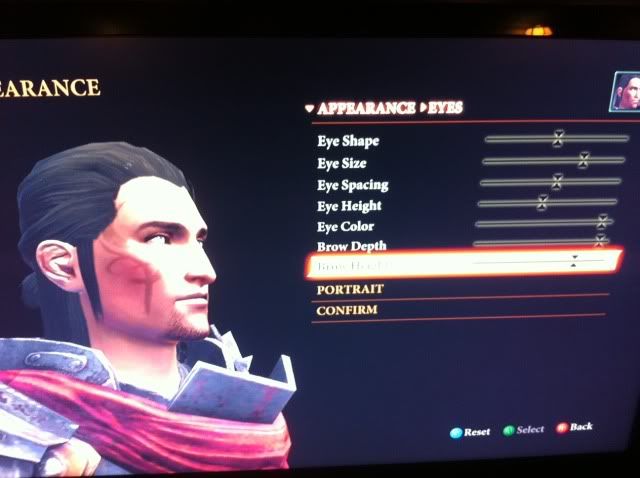
Task: Adjust the Eye Height slider
Action: tap(543, 202)
